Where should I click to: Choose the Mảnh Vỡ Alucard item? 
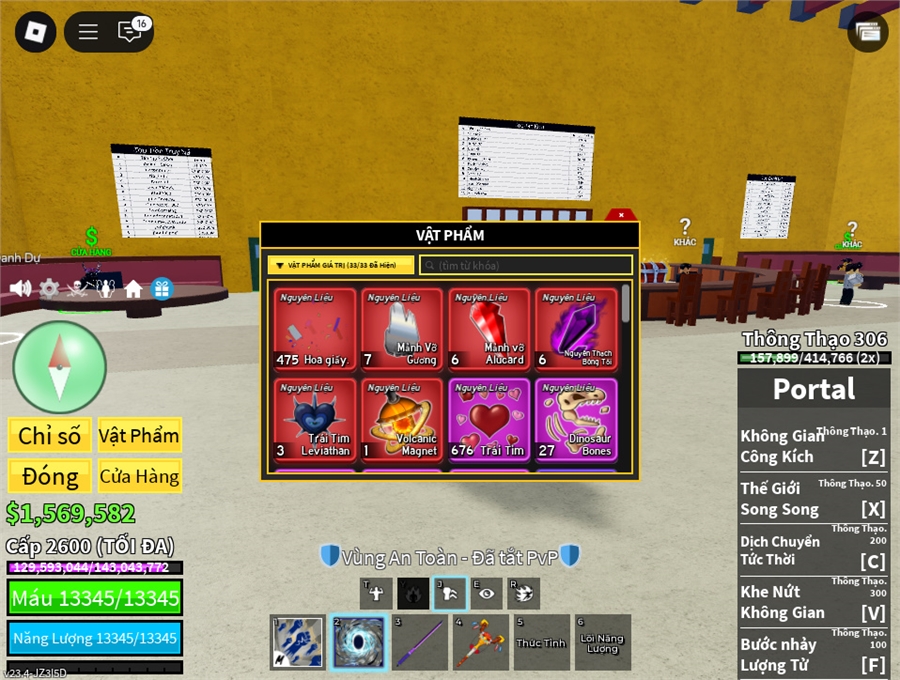coord(489,329)
